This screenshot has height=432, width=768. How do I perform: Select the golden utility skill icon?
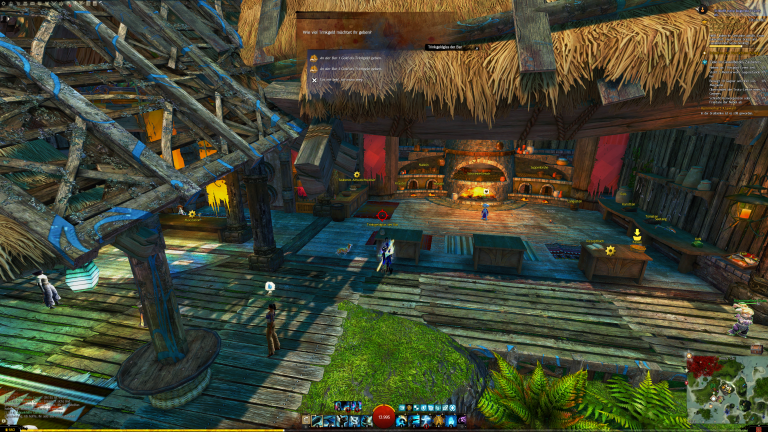(x=439, y=421)
